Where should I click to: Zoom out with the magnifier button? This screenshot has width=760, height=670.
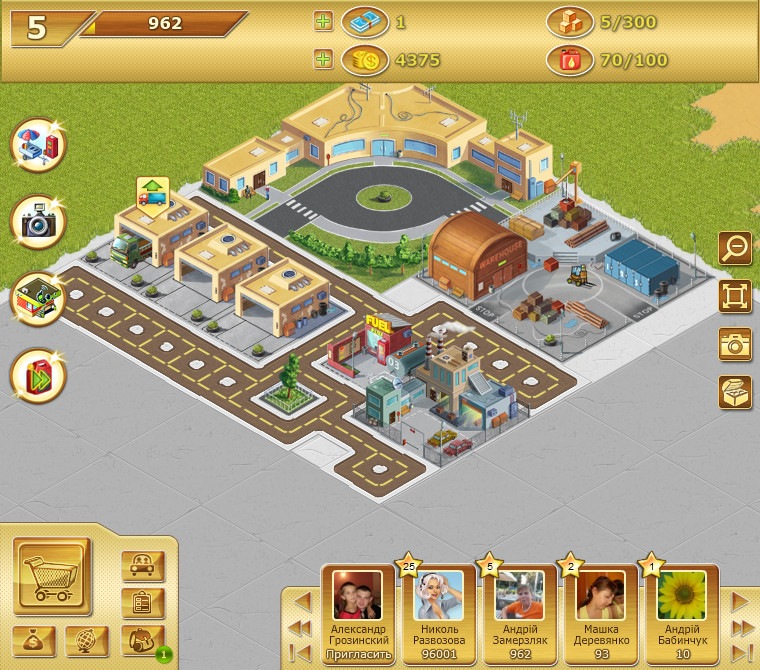[x=735, y=247]
